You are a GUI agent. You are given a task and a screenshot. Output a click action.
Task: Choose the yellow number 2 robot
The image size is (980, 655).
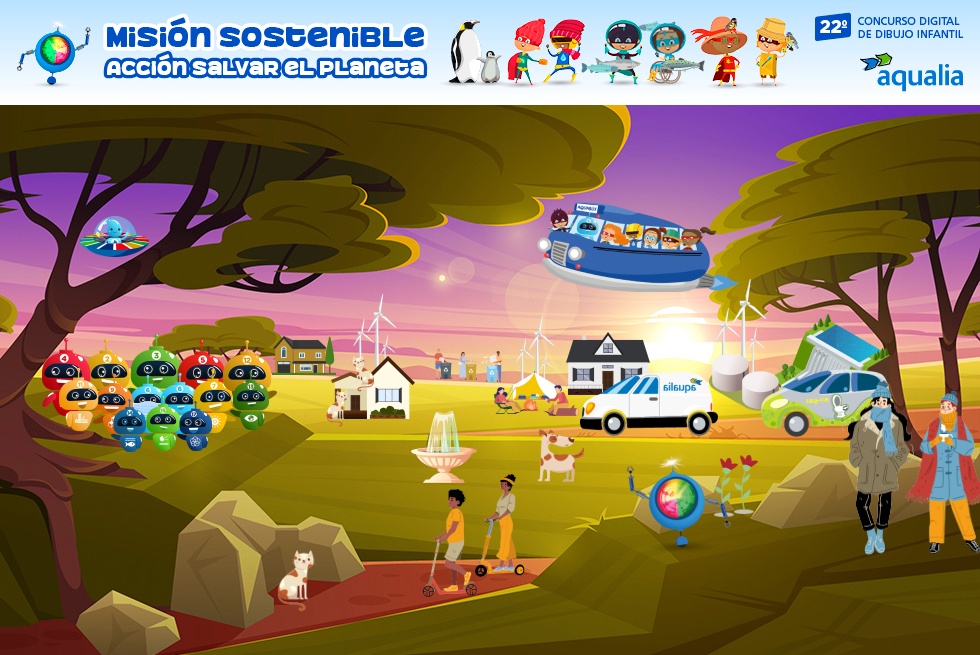(x=107, y=367)
